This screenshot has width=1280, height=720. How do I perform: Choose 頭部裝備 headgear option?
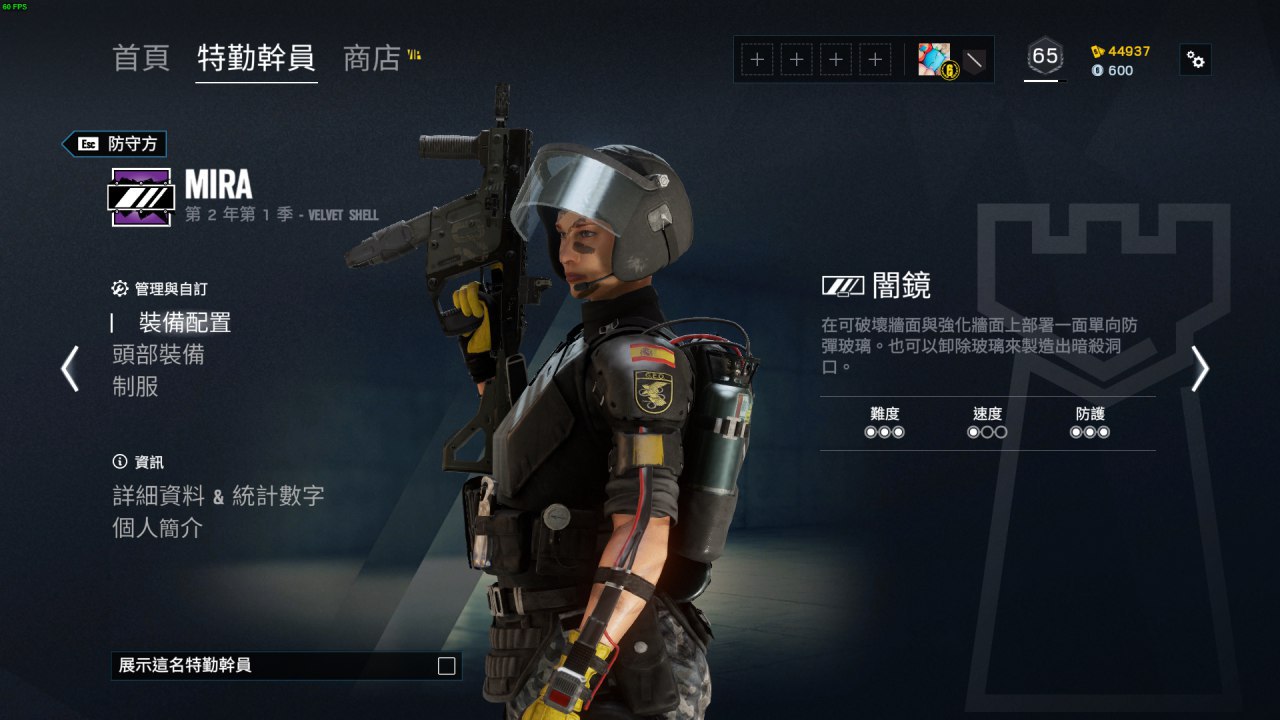pos(159,354)
